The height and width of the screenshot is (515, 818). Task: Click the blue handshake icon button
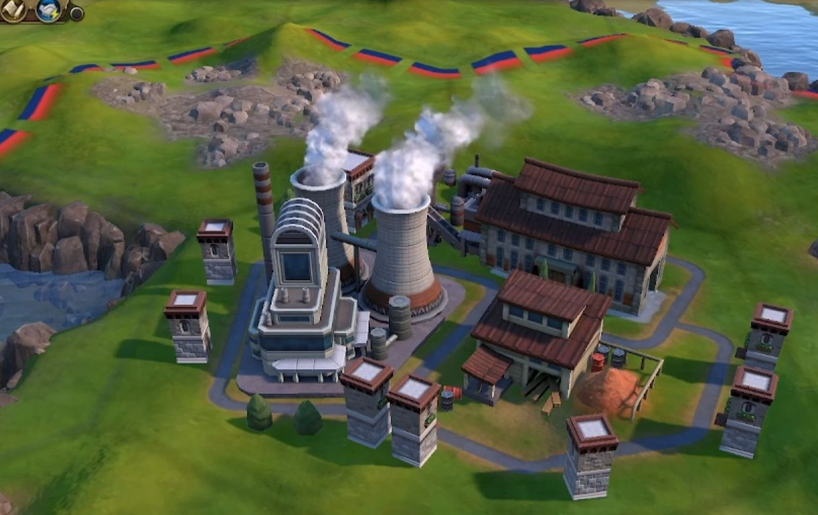pyautogui.click(x=49, y=9)
